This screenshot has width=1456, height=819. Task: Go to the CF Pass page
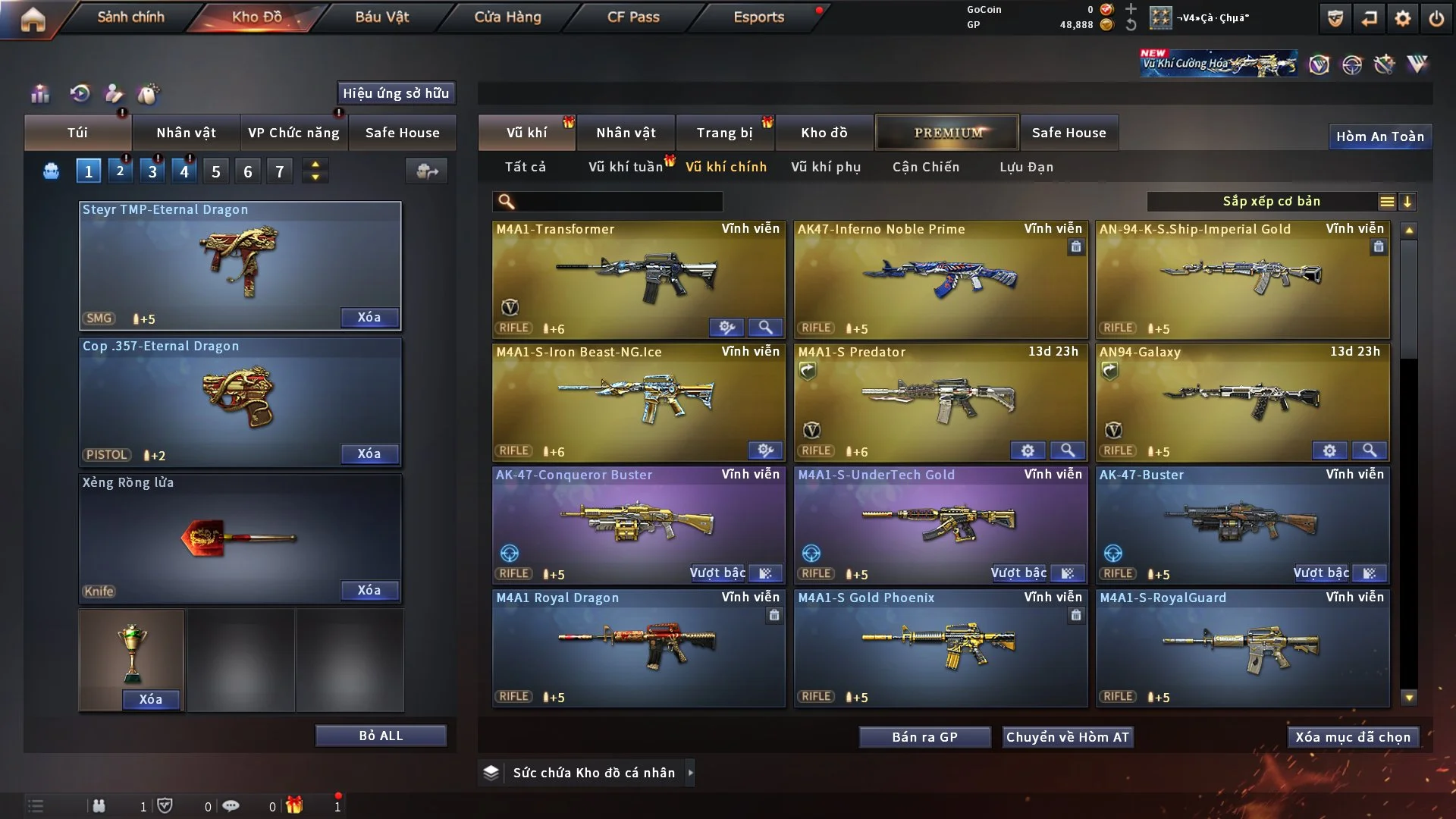point(633,17)
